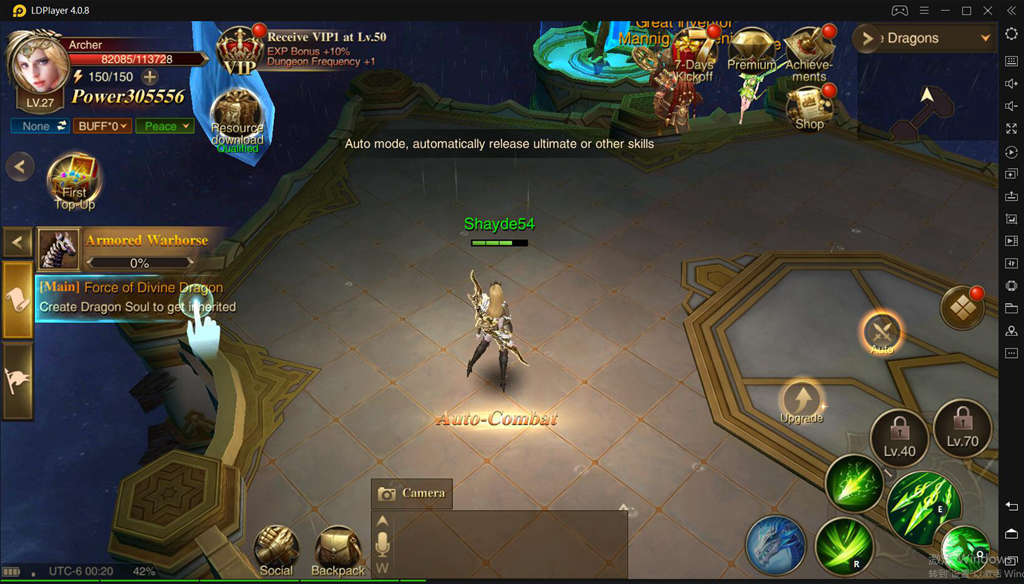Viewport: 1024px width, 584px height.
Task: Open the Achievements menu
Action: coord(808,52)
